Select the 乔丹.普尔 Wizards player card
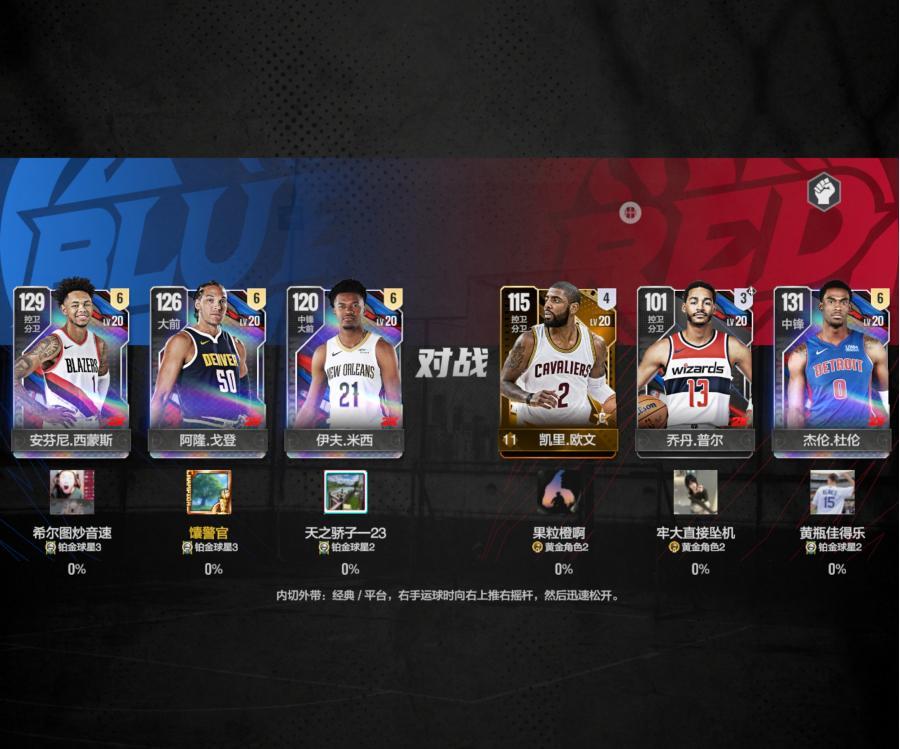Screen dimensions: 900x749 (x=696, y=370)
